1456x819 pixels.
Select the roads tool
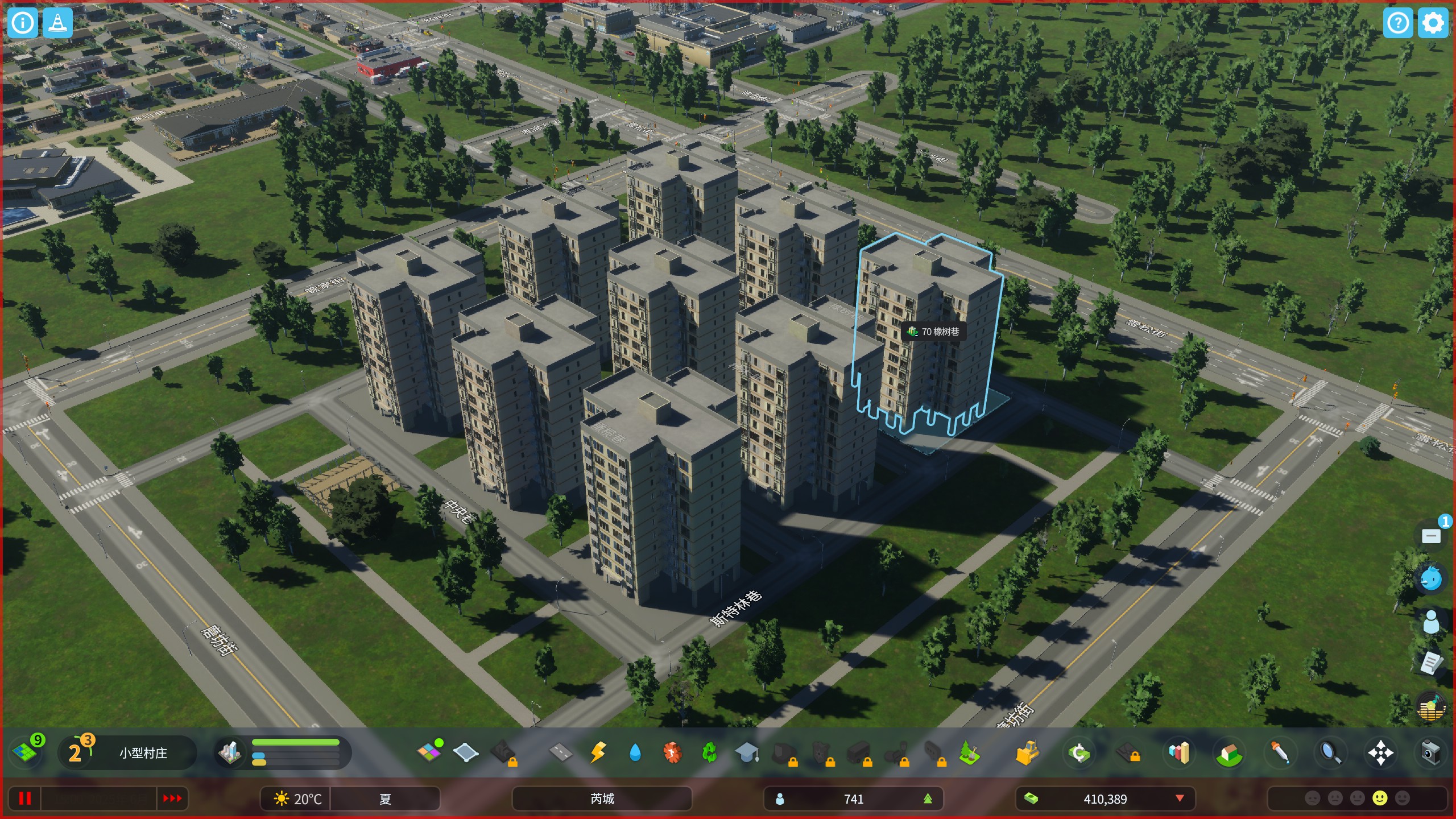[560, 753]
